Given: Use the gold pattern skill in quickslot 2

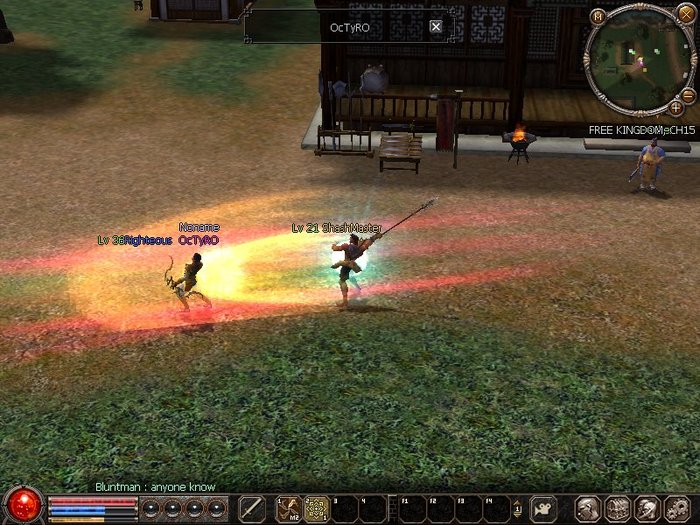Looking at the screenshot, I should [x=317, y=508].
